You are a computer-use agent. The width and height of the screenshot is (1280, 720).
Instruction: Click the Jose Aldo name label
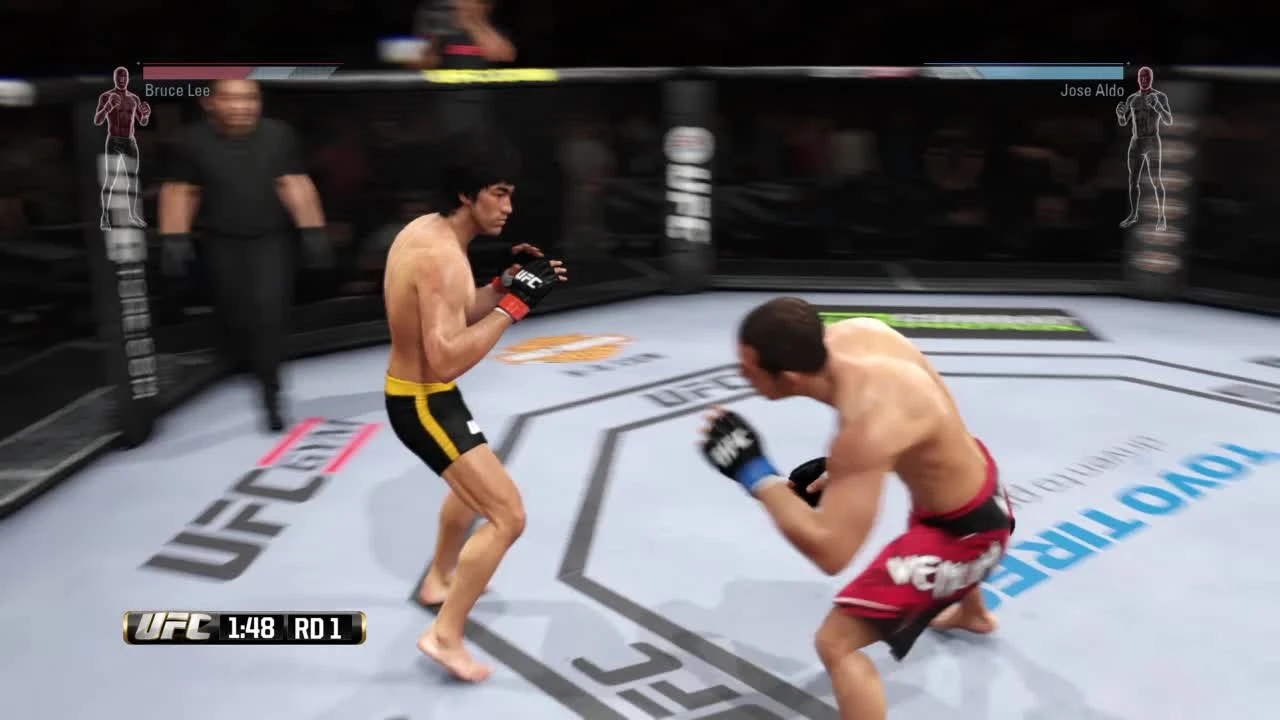(1094, 90)
